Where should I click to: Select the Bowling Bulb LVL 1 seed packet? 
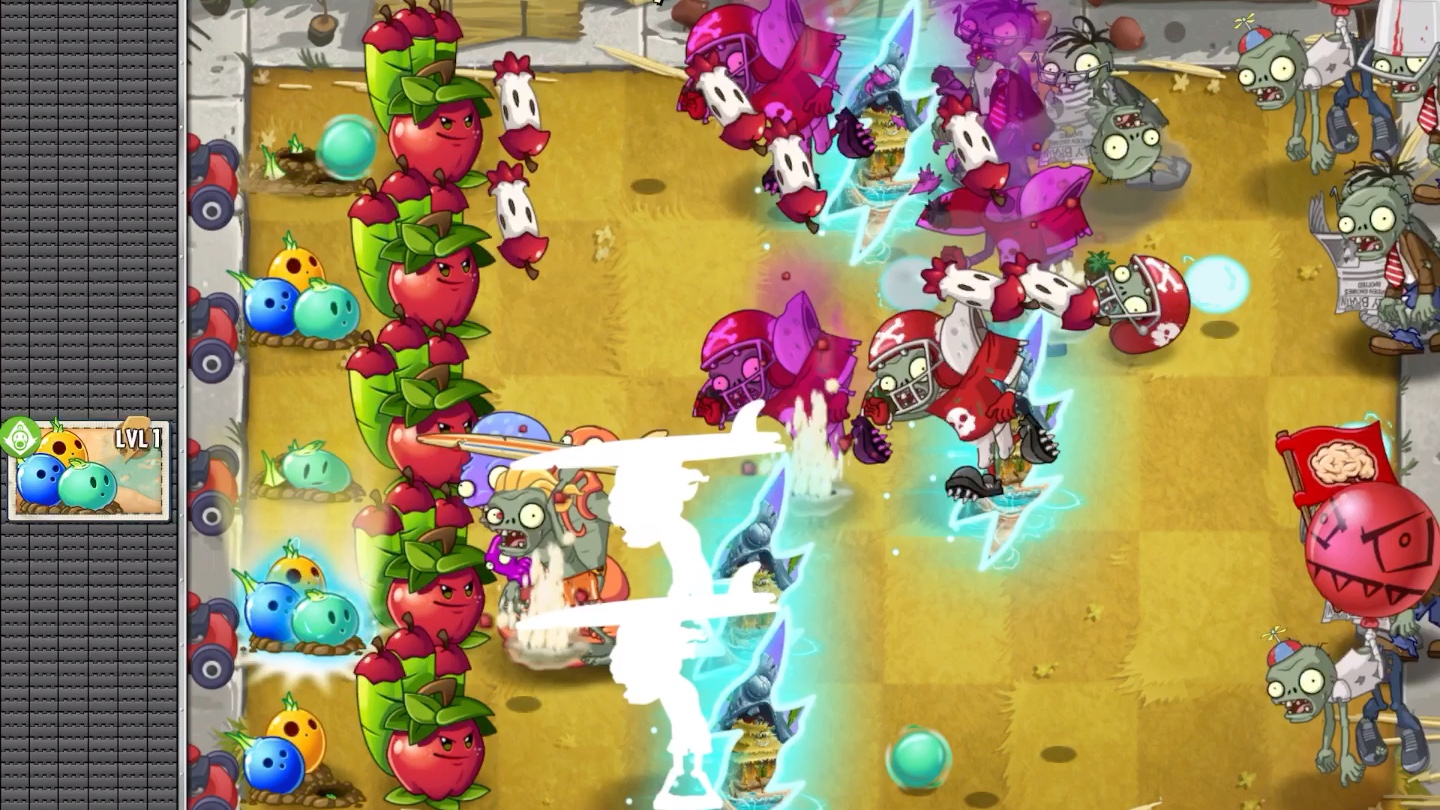(x=89, y=470)
